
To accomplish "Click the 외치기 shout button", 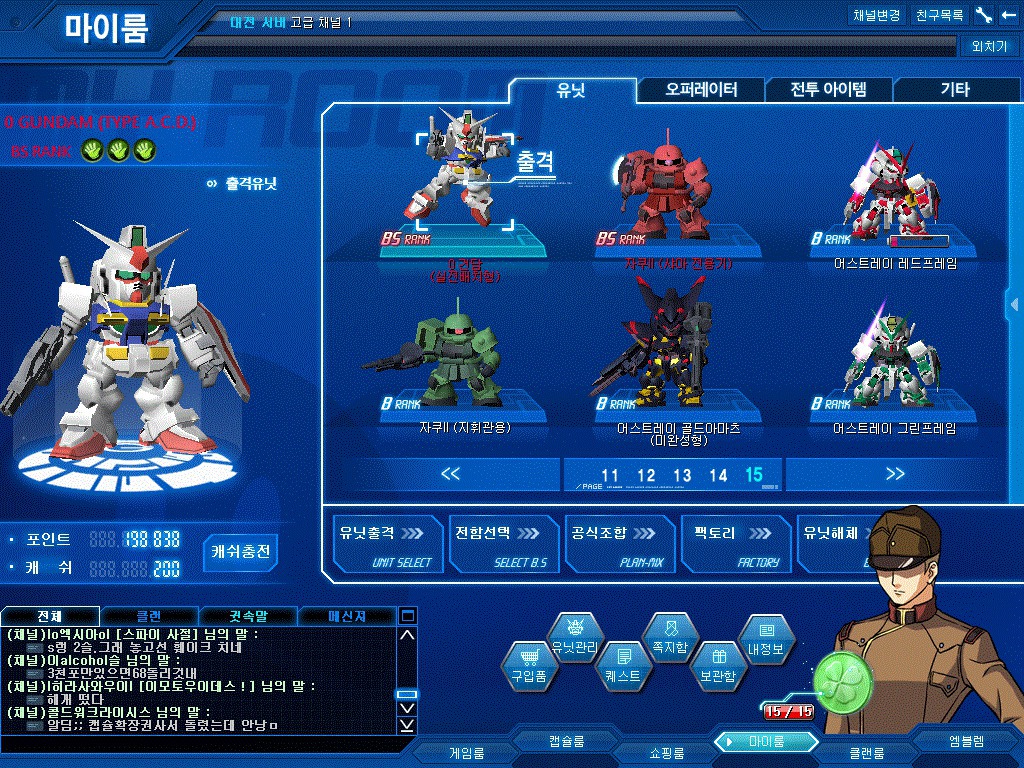I will coord(988,46).
